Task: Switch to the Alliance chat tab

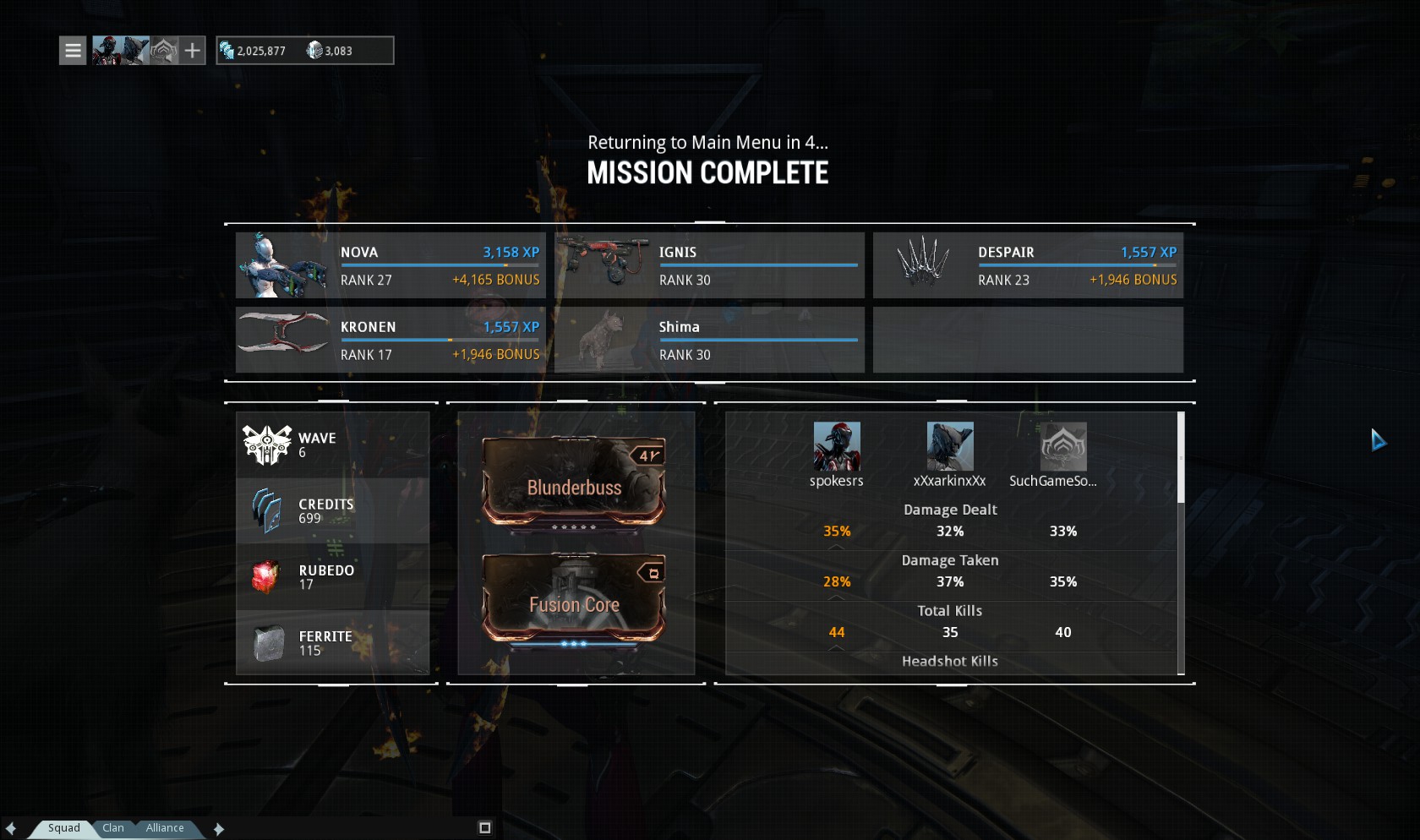Action: (x=164, y=828)
